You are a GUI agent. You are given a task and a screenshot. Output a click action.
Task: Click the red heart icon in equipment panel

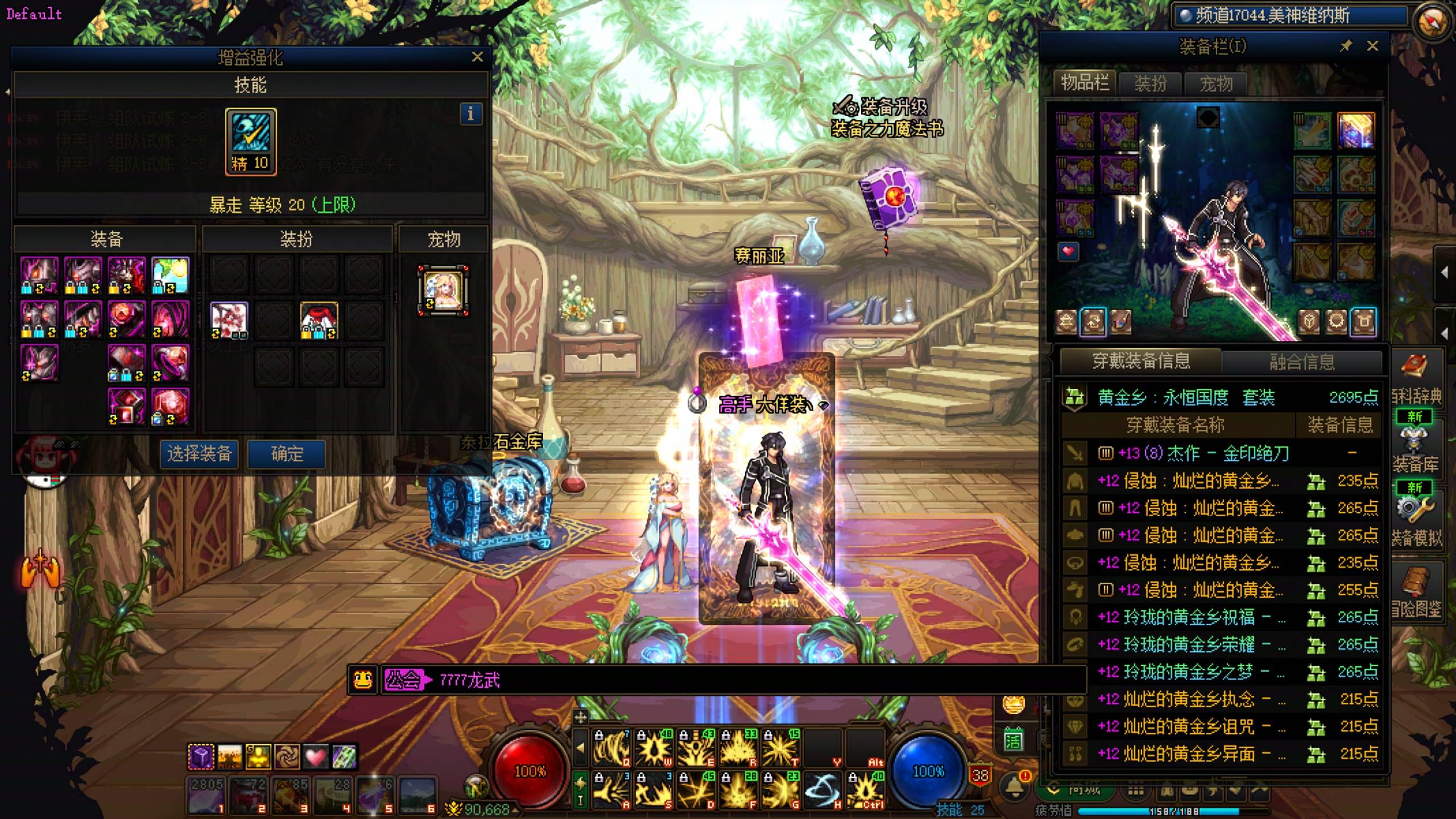coord(1068,251)
